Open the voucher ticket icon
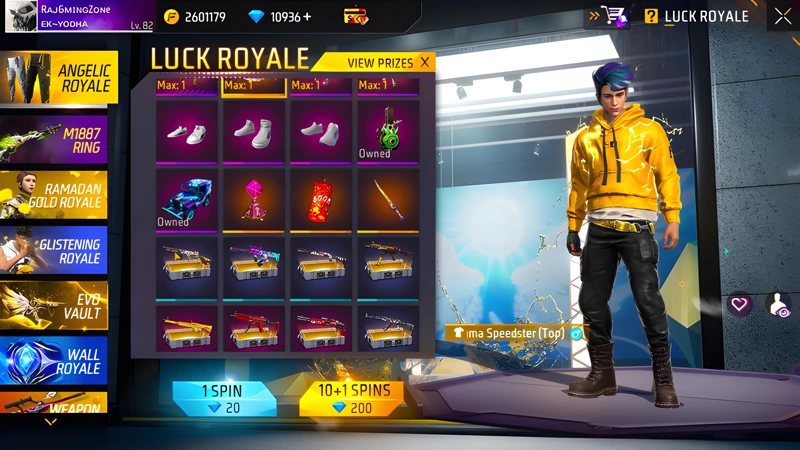Viewport: 800px width, 450px height. pyautogui.click(x=355, y=17)
